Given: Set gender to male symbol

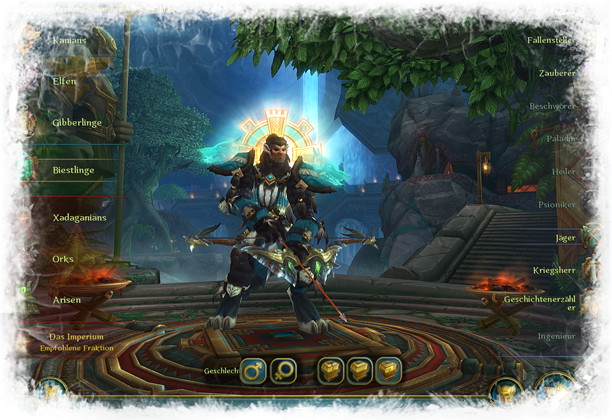Looking at the screenshot, I should [254, 370].
